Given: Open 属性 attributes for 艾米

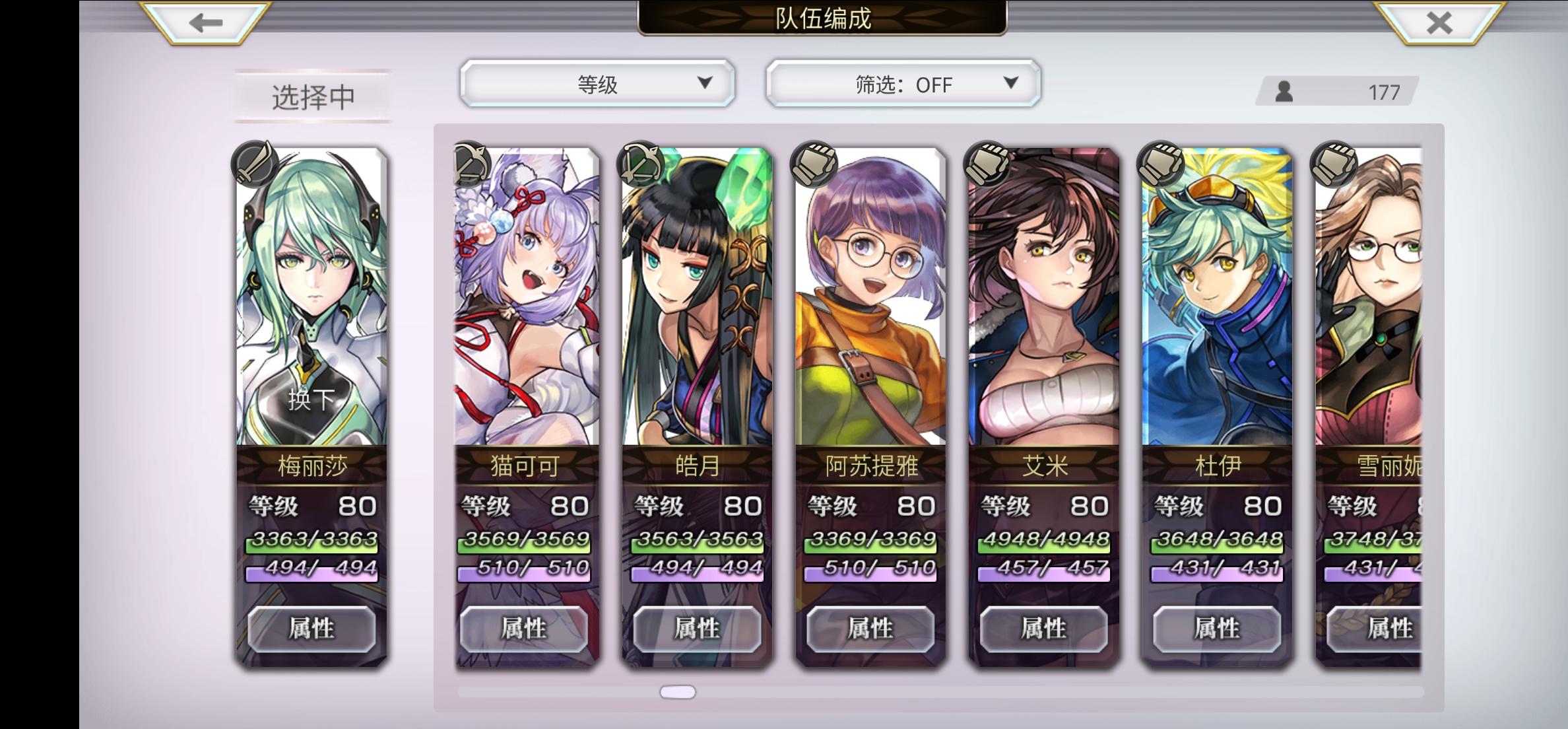Looking at the screenshot, I should [1043, 629].
